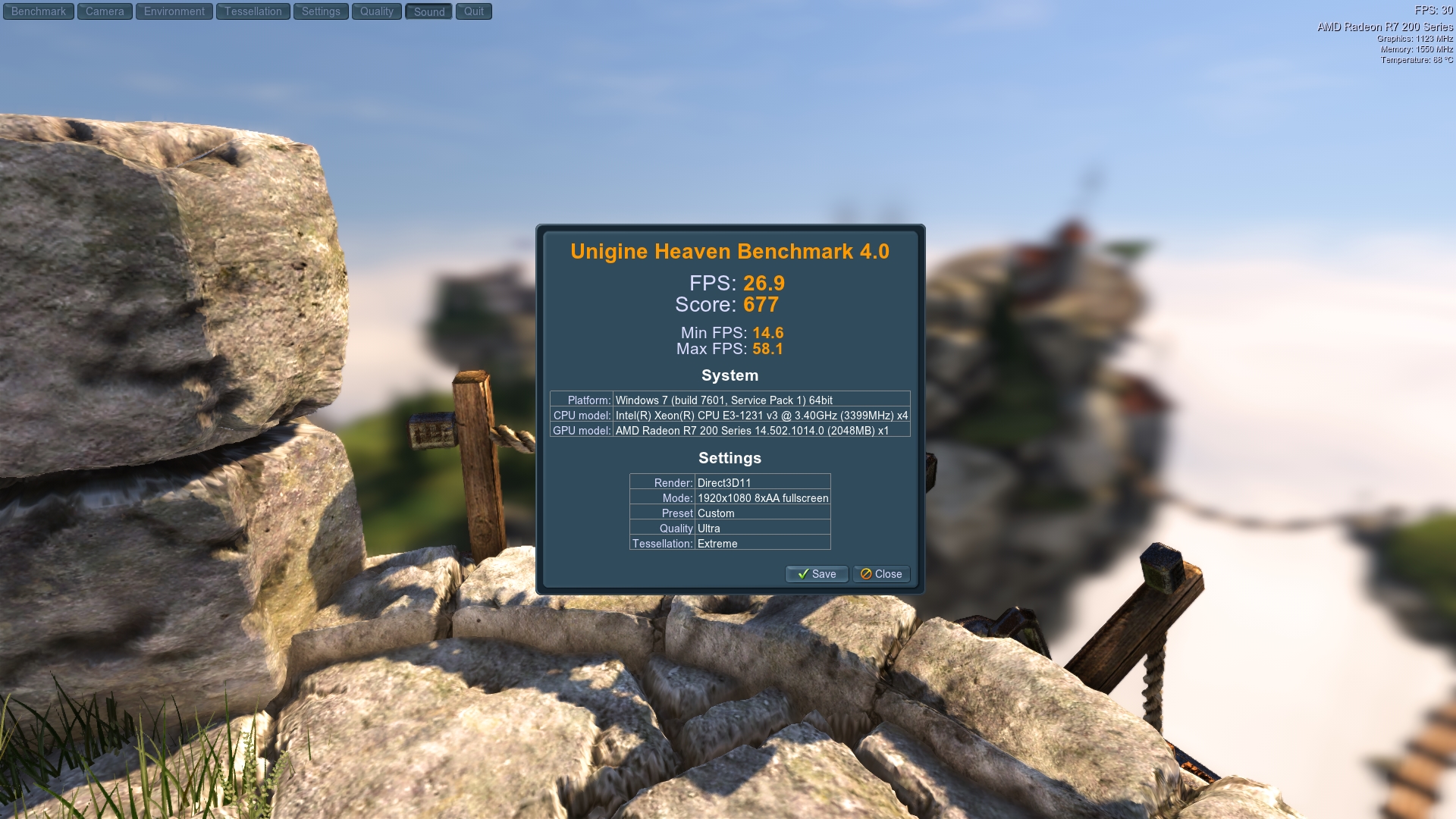Click the orange no-entry icon on Close button
This screenshot has height=819, width=1456.
[867, 574]
